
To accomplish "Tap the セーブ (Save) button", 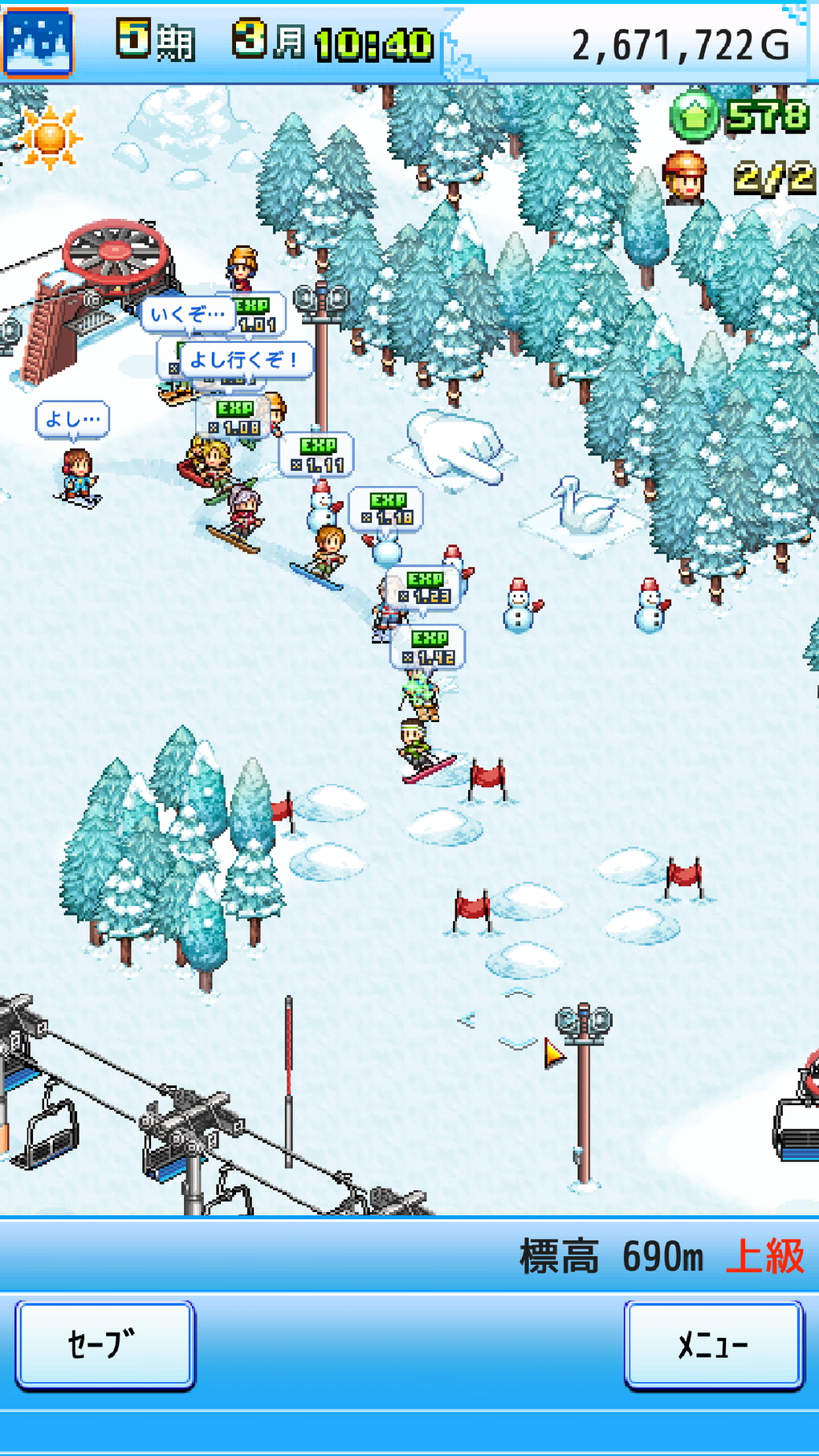I will click(x=104, y=1344).
